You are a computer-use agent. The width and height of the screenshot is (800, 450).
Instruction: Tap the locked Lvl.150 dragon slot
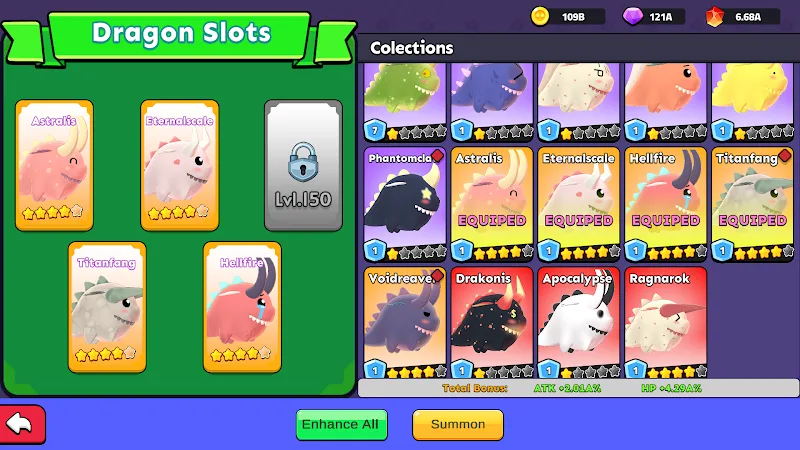[x=303, y=165]
